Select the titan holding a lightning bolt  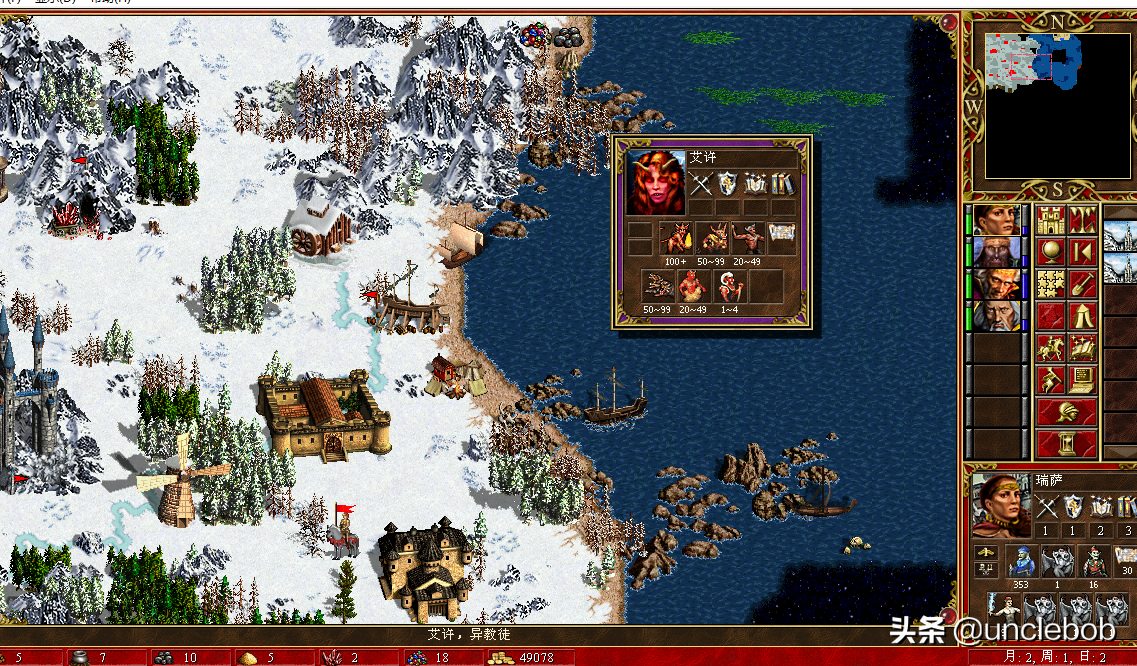tap(1003, 609)
